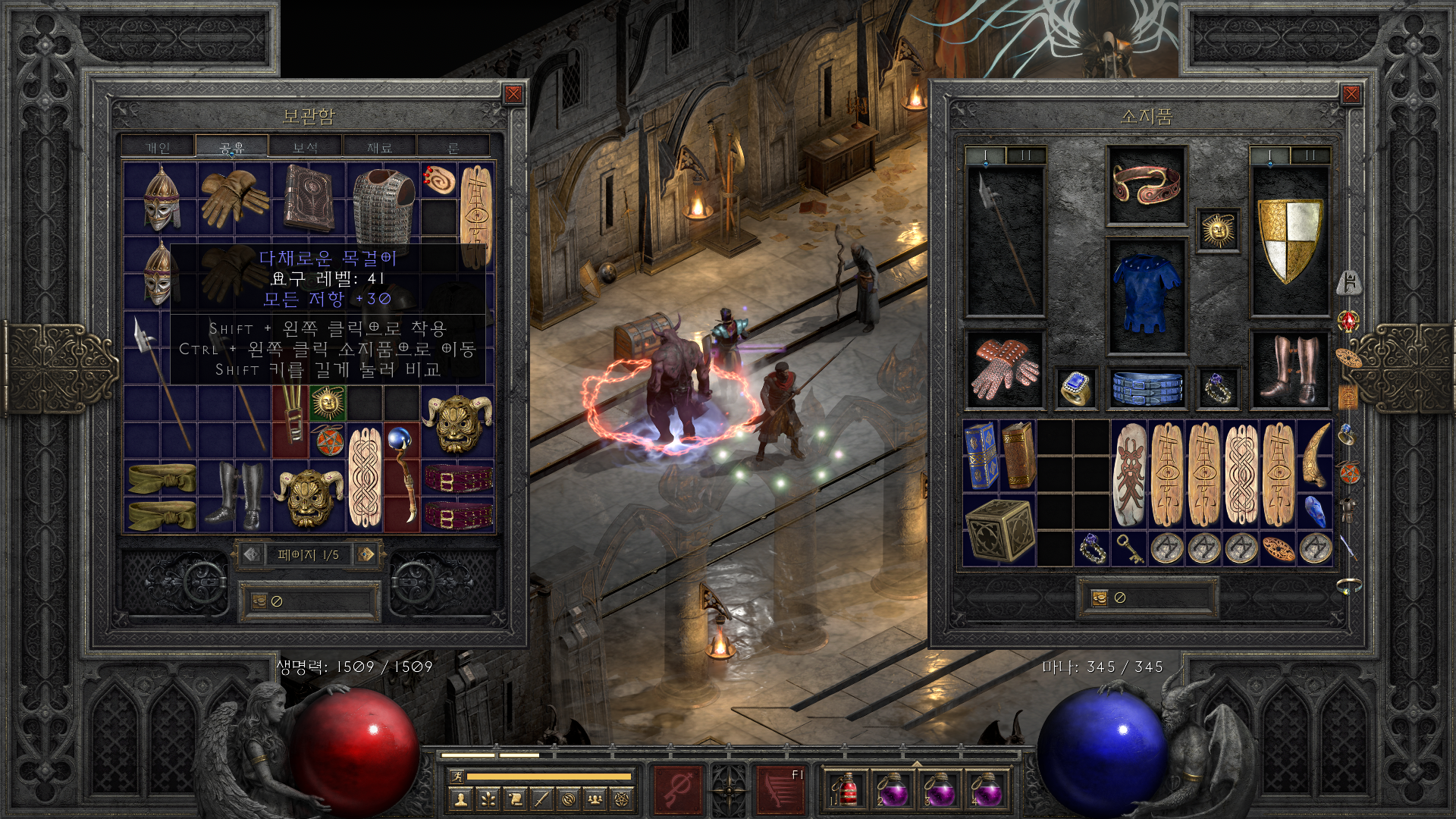Pick up the equipped circlet headpiece
The image size is (1456, 819).
pos(1146,184)
